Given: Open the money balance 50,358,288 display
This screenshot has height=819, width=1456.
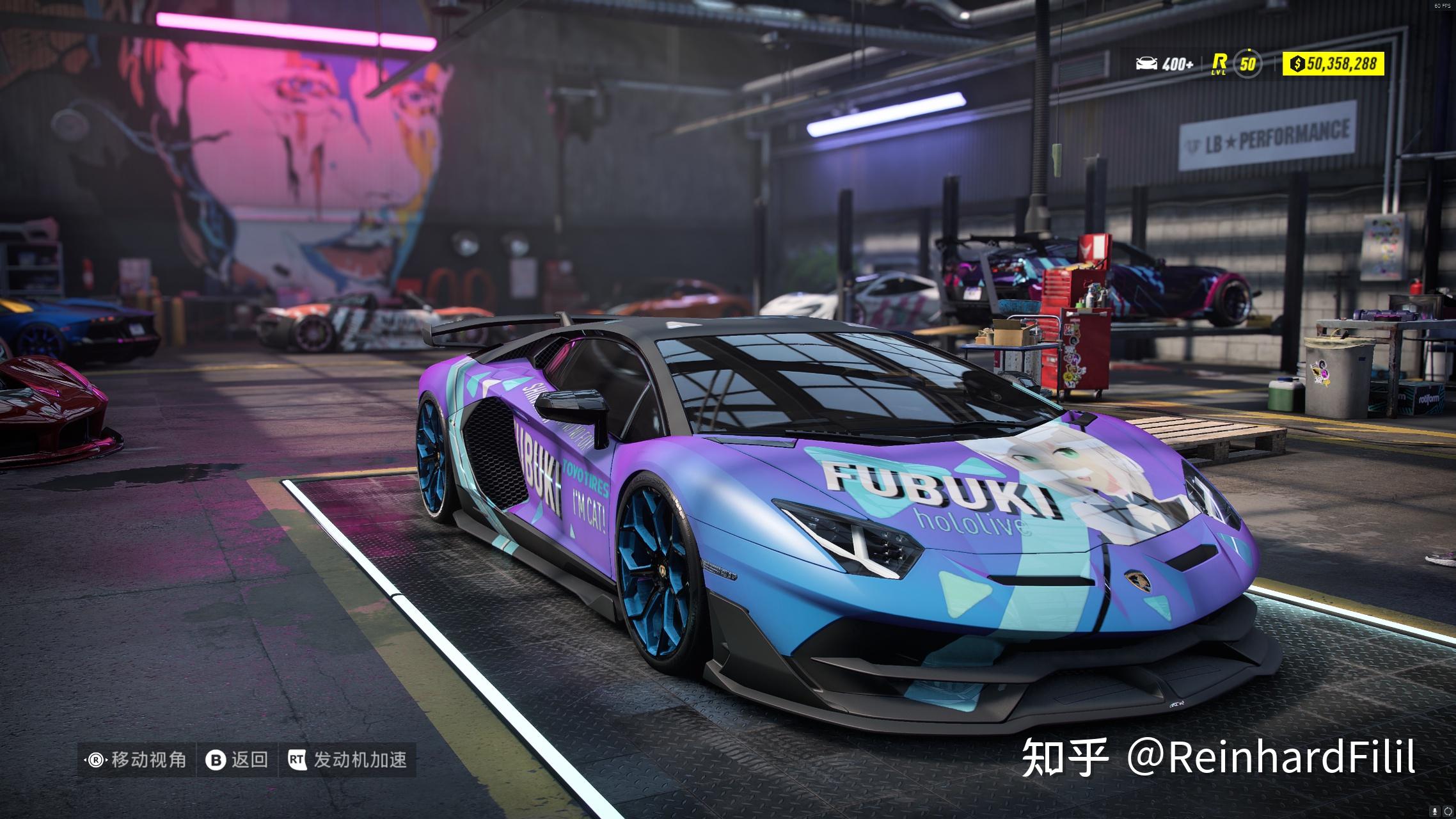Looking at the screenshot, I should click(1334, 63).
